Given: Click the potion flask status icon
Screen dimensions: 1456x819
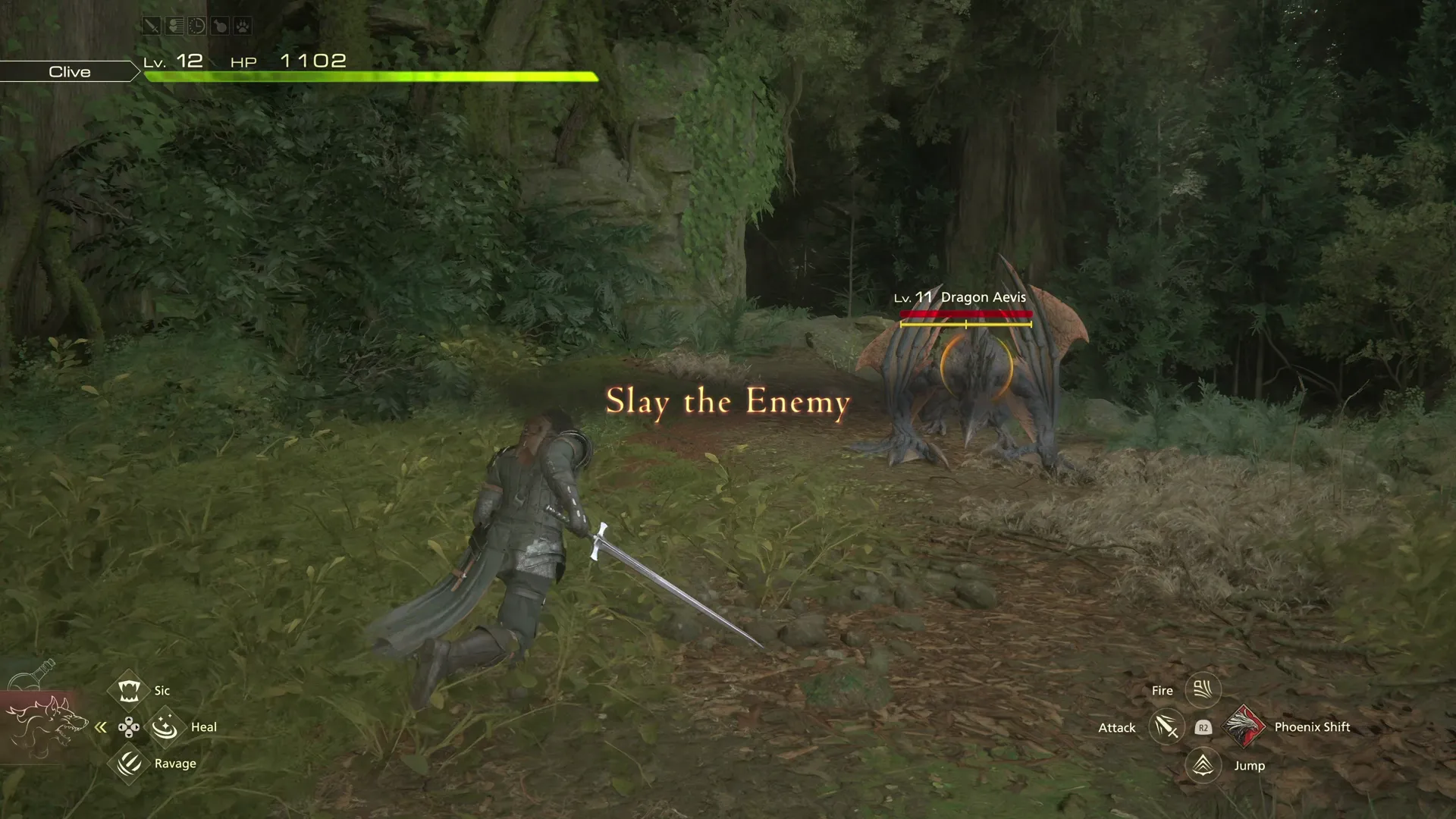Looking at the screenshot, I should click(220, 25).
